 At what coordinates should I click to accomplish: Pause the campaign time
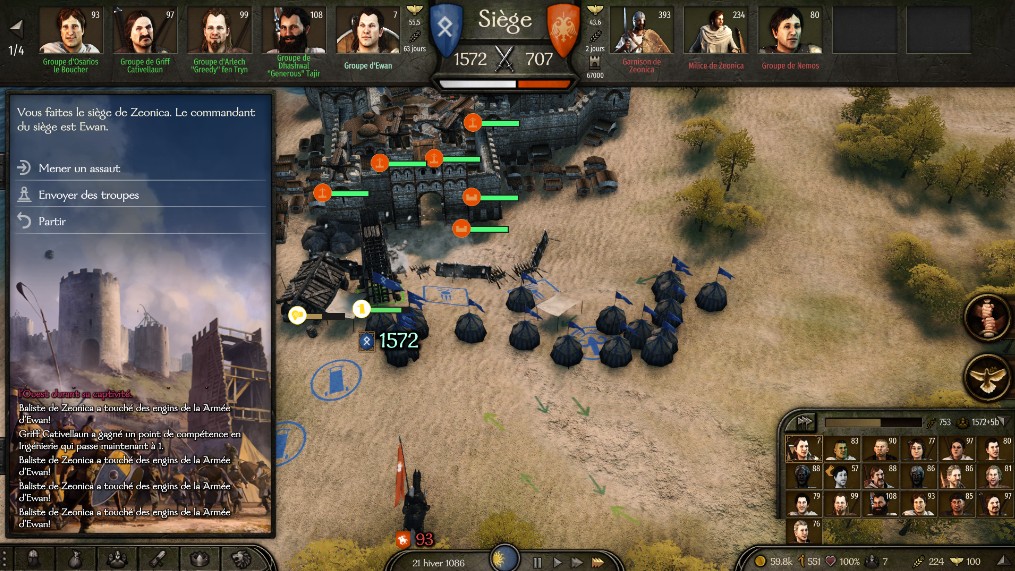(x=537, y=563)
